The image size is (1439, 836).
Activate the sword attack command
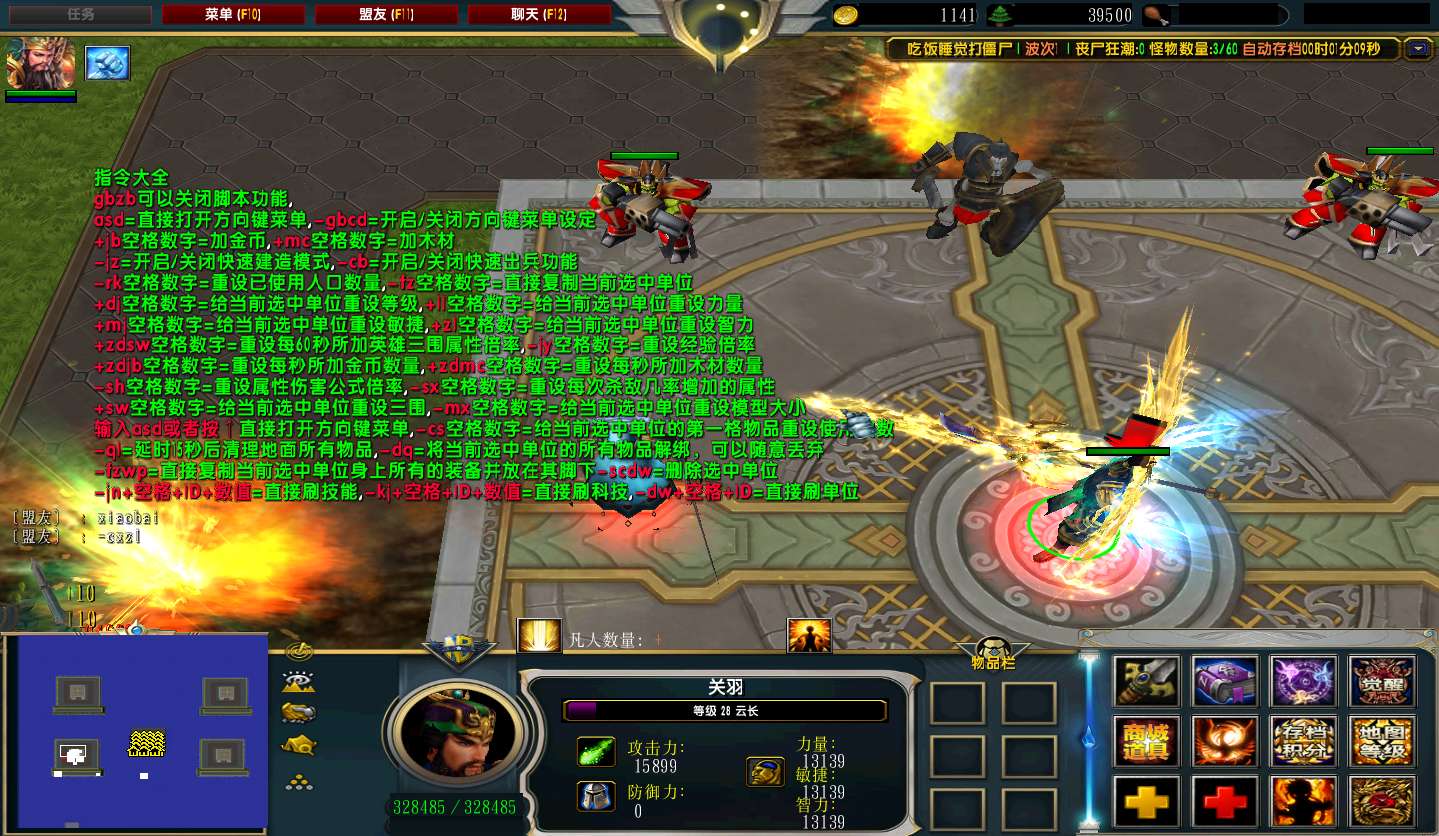1147,681
